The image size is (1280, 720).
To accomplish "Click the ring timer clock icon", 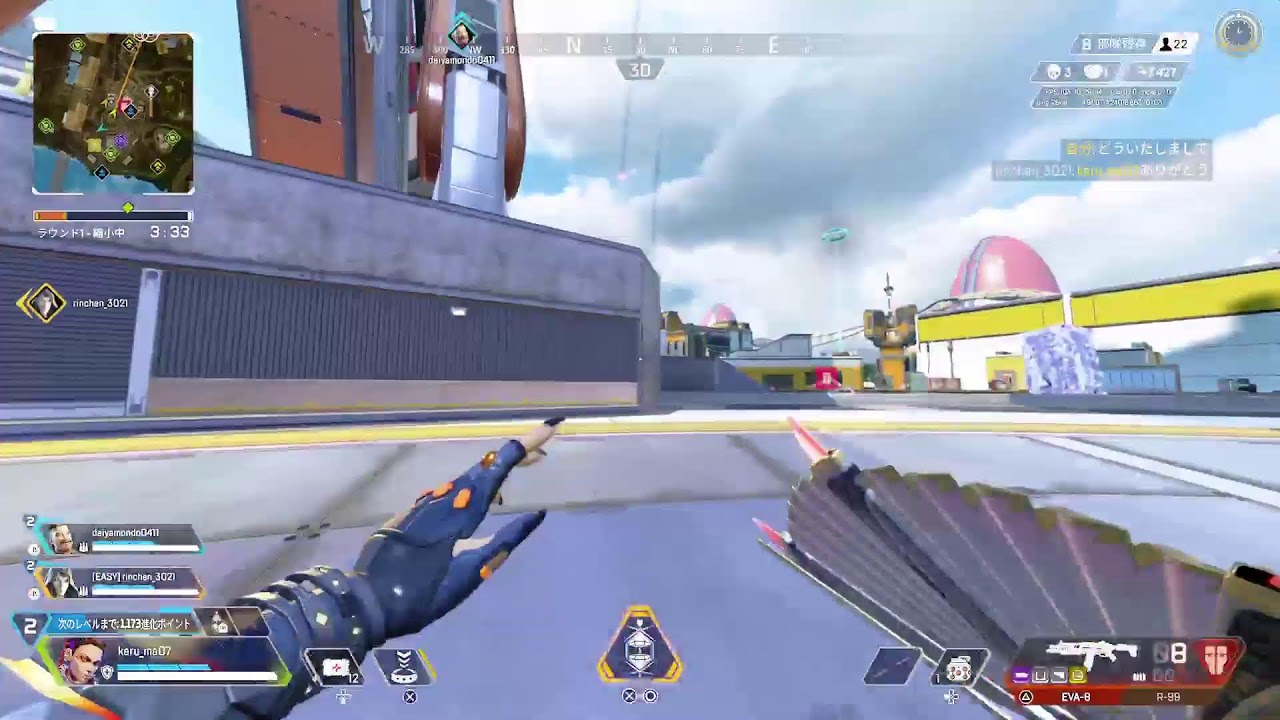I will pyautogui.click(x=1238, y=33).
